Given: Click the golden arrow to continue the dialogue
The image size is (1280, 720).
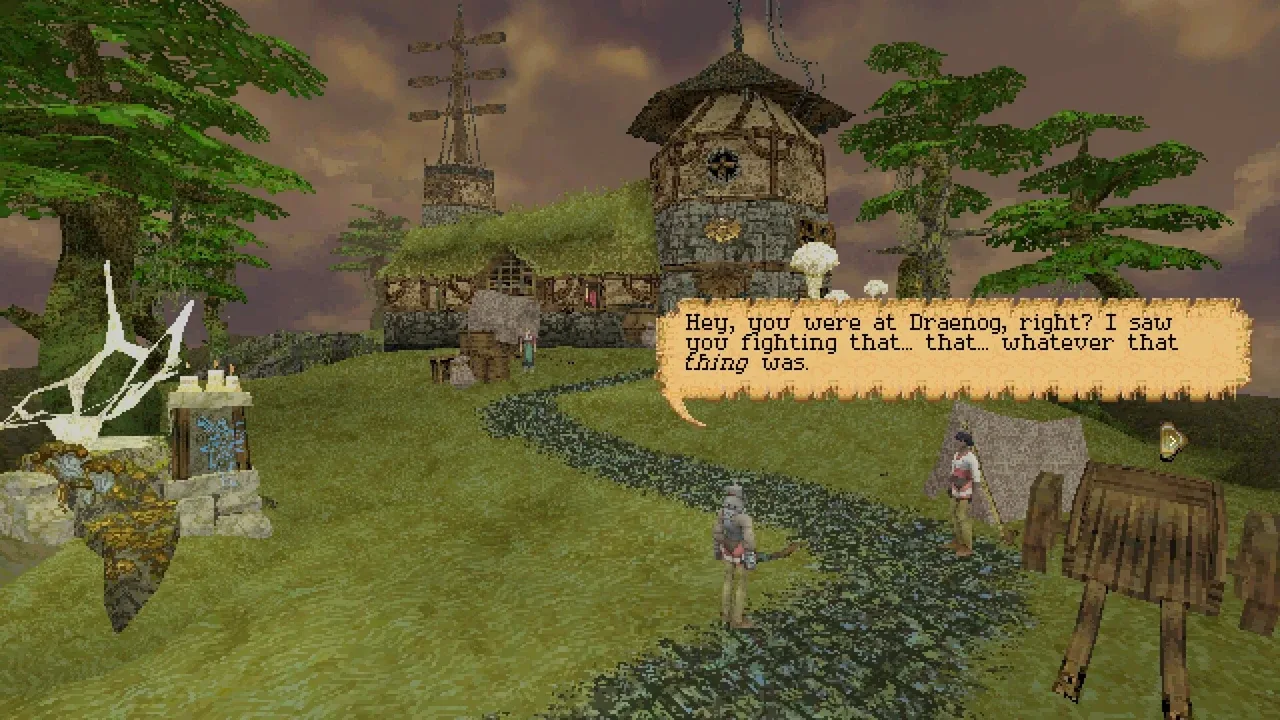Looking at the screenshot, I should click(x=1172, y=441).
